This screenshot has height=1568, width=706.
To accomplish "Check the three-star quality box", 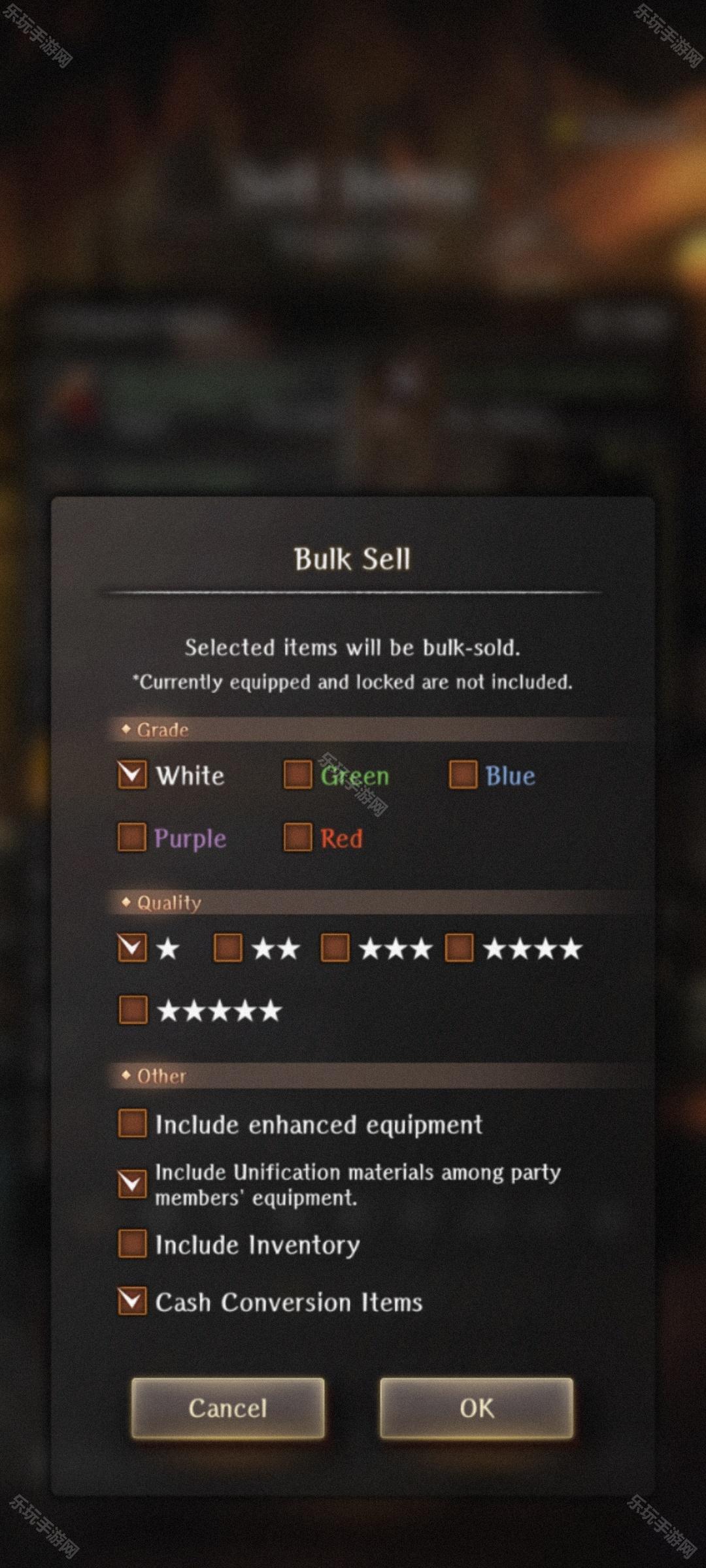I will (x=335, y=947).
